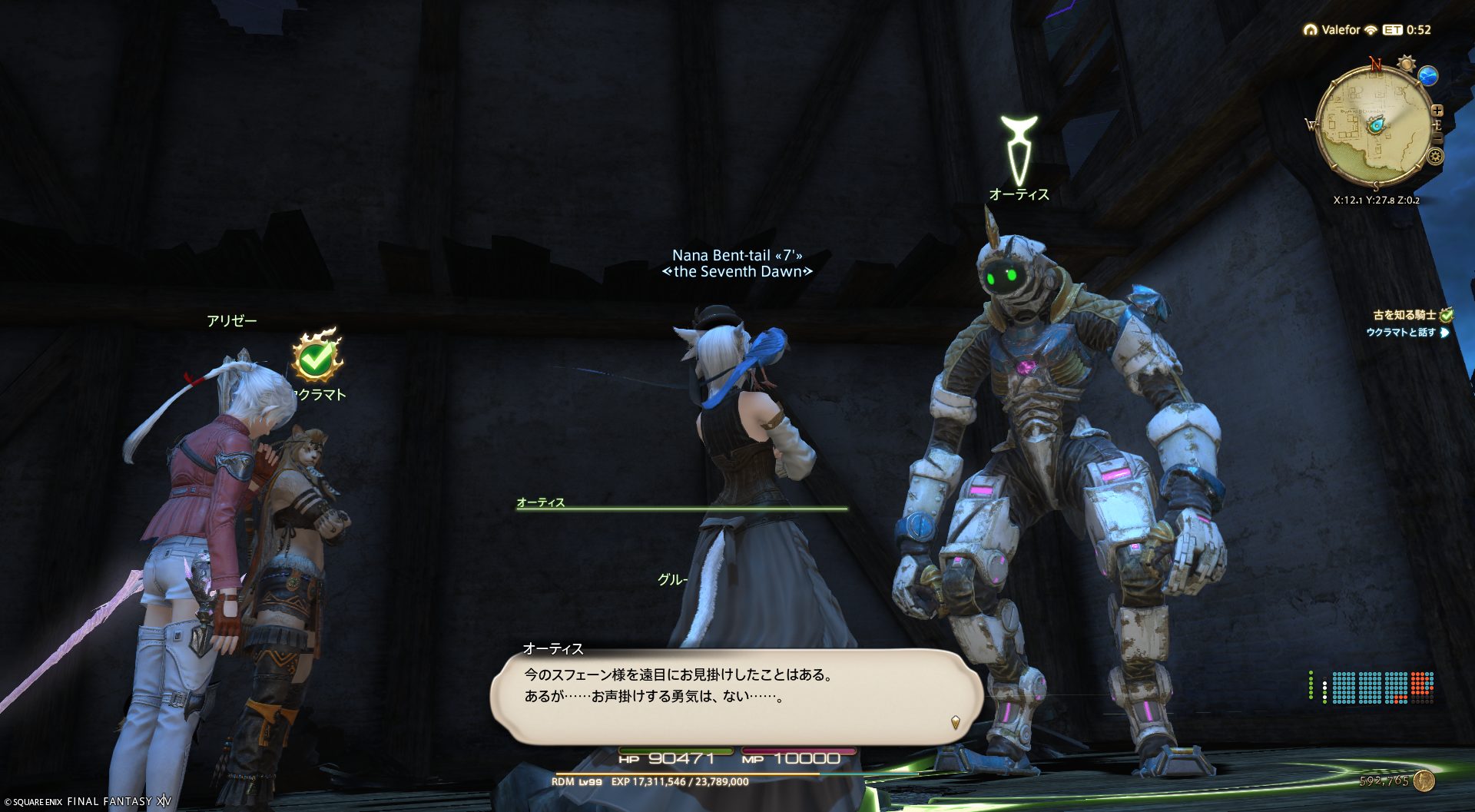1475x812 pixels.
Task: Open minimap settings gear
Action: click(1434, 157)
